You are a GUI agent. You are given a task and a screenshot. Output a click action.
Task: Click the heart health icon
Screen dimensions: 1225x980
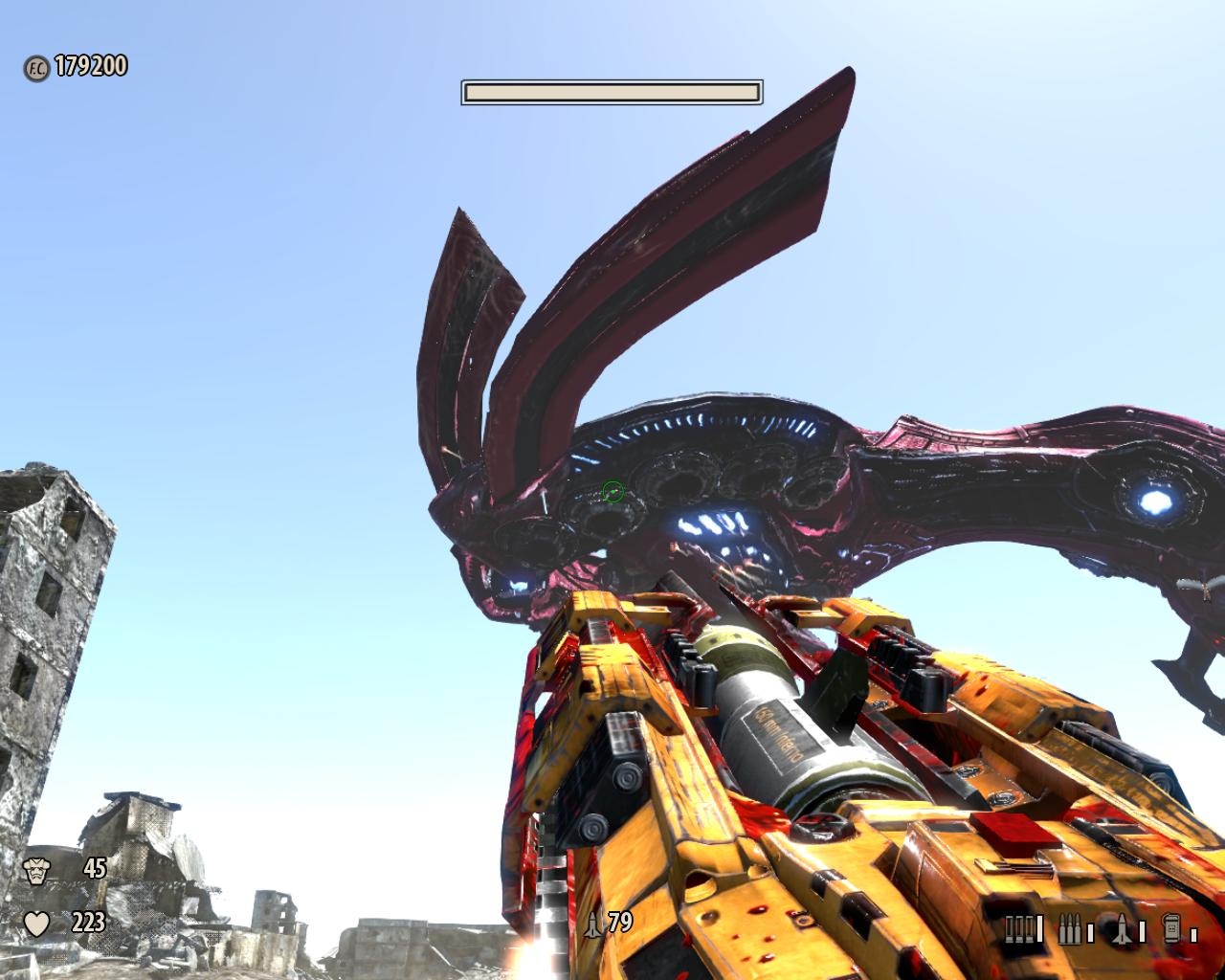click(x=36, y=924)
